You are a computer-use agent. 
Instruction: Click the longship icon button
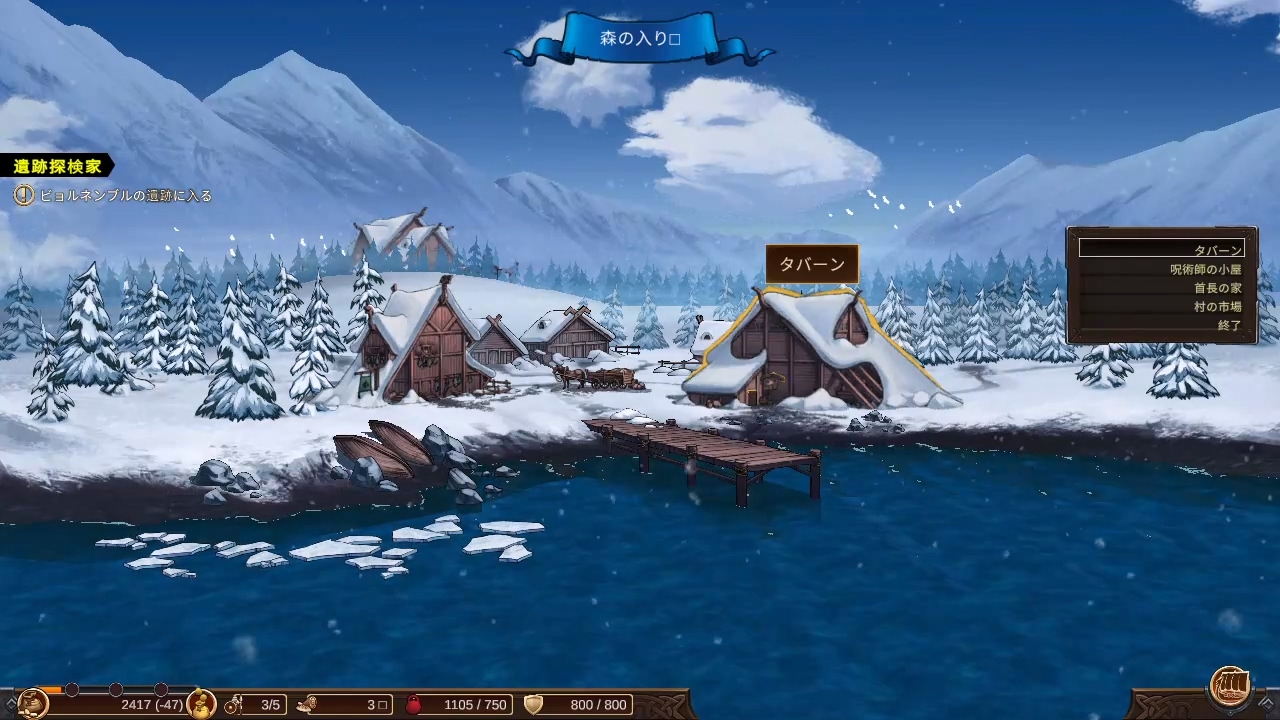point(1230,686)
